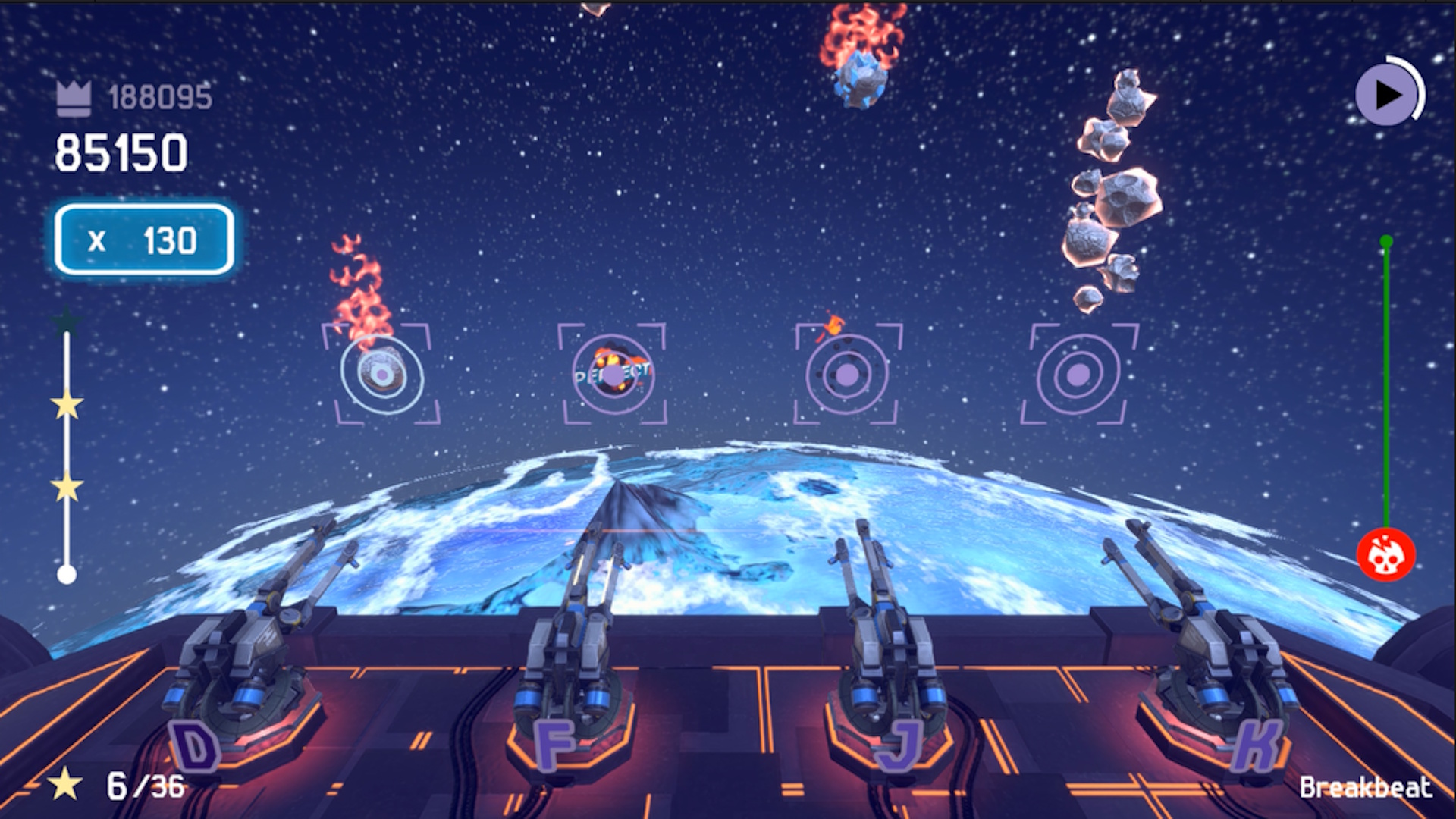Click the x130 multiplier badge
The height and width of the screenshot is (819, 1456).
pyautogui.click(x=142, y=241)
